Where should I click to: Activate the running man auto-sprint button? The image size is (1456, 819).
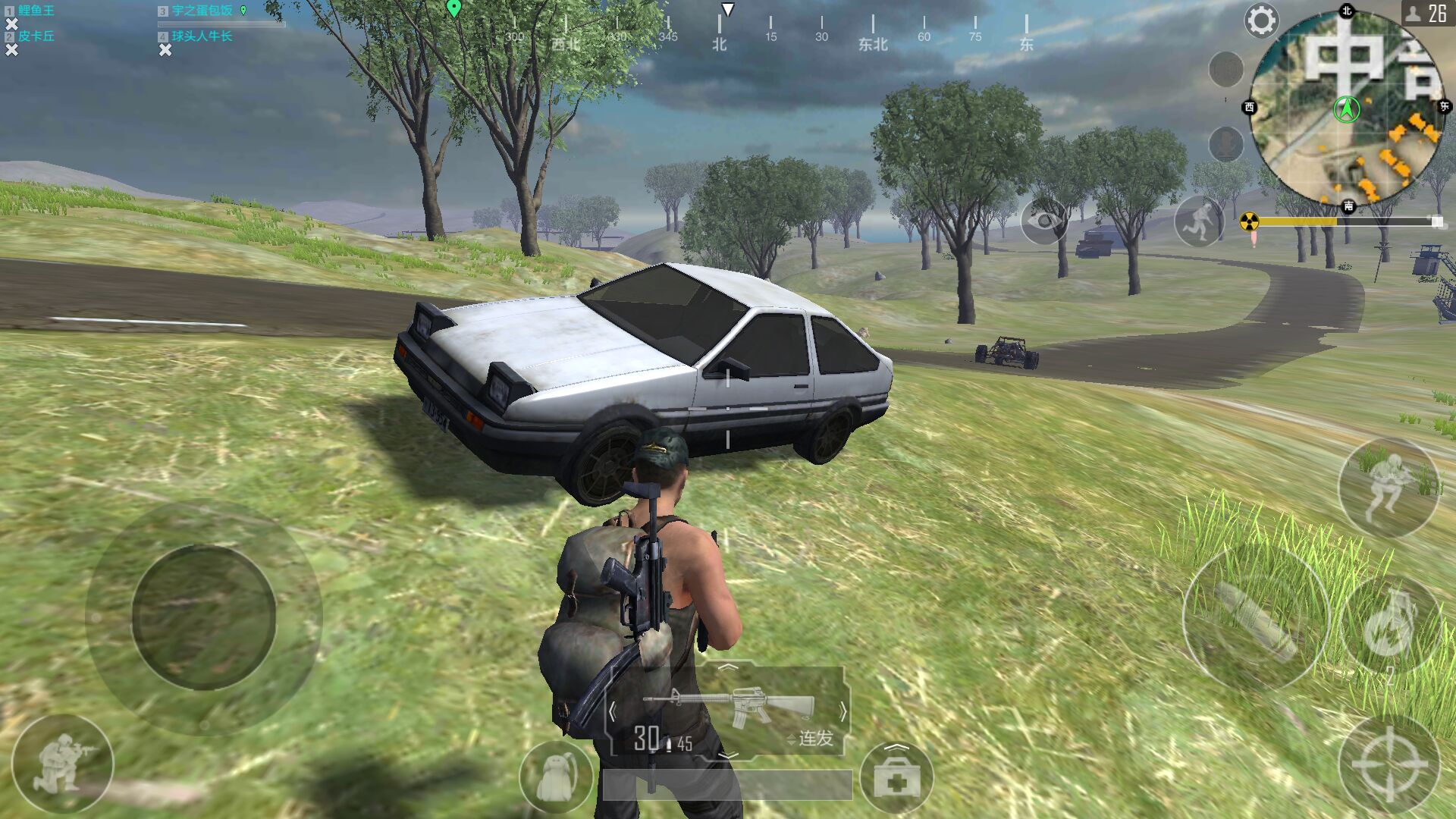(x=1199, y=221)
